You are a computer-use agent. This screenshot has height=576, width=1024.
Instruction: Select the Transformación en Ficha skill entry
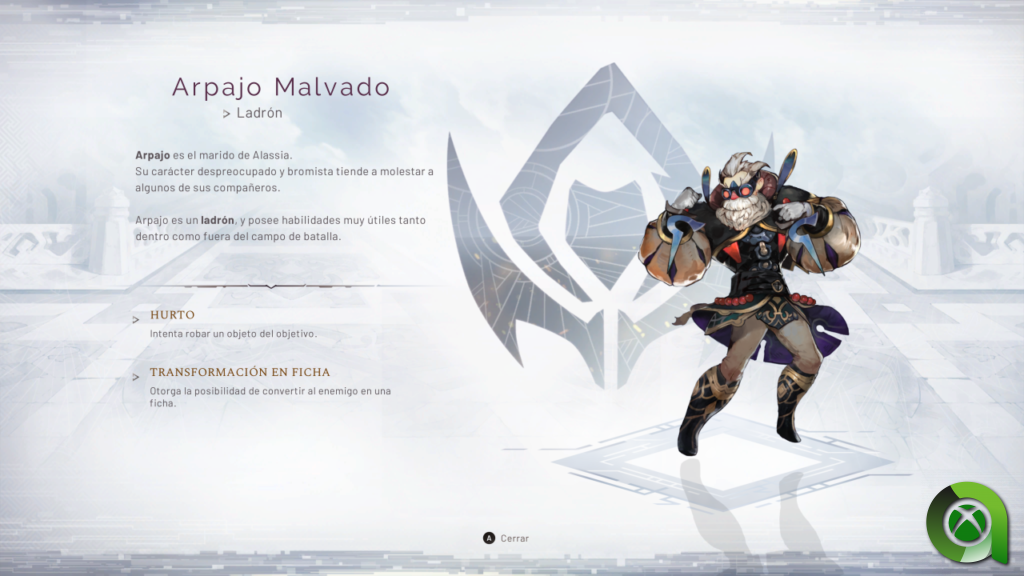[x=239, y=372]
